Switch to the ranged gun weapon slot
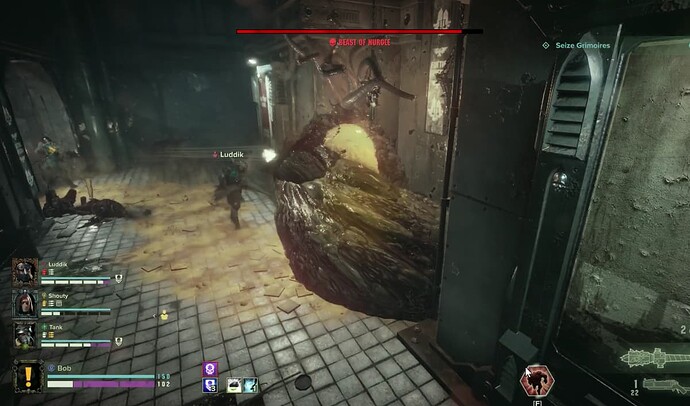690x406 pixels. (659, 384)
